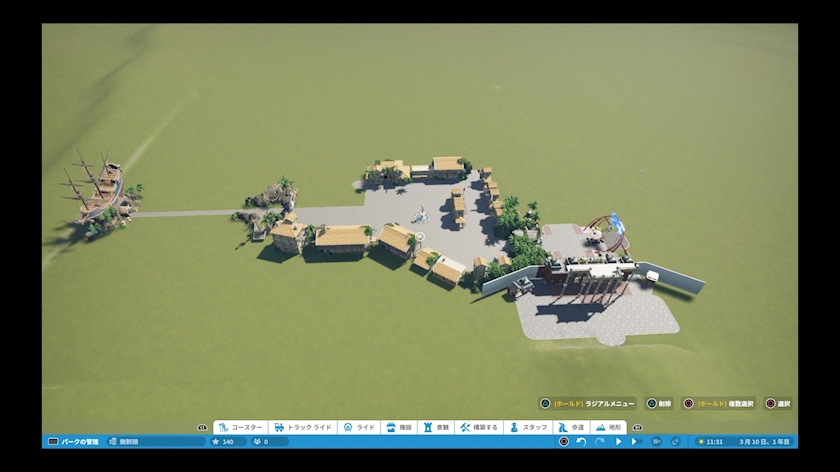This screenshot has width=840, height=472.
Task: Switch to the ライド (Rides) tab
Action: pos(359,427)
